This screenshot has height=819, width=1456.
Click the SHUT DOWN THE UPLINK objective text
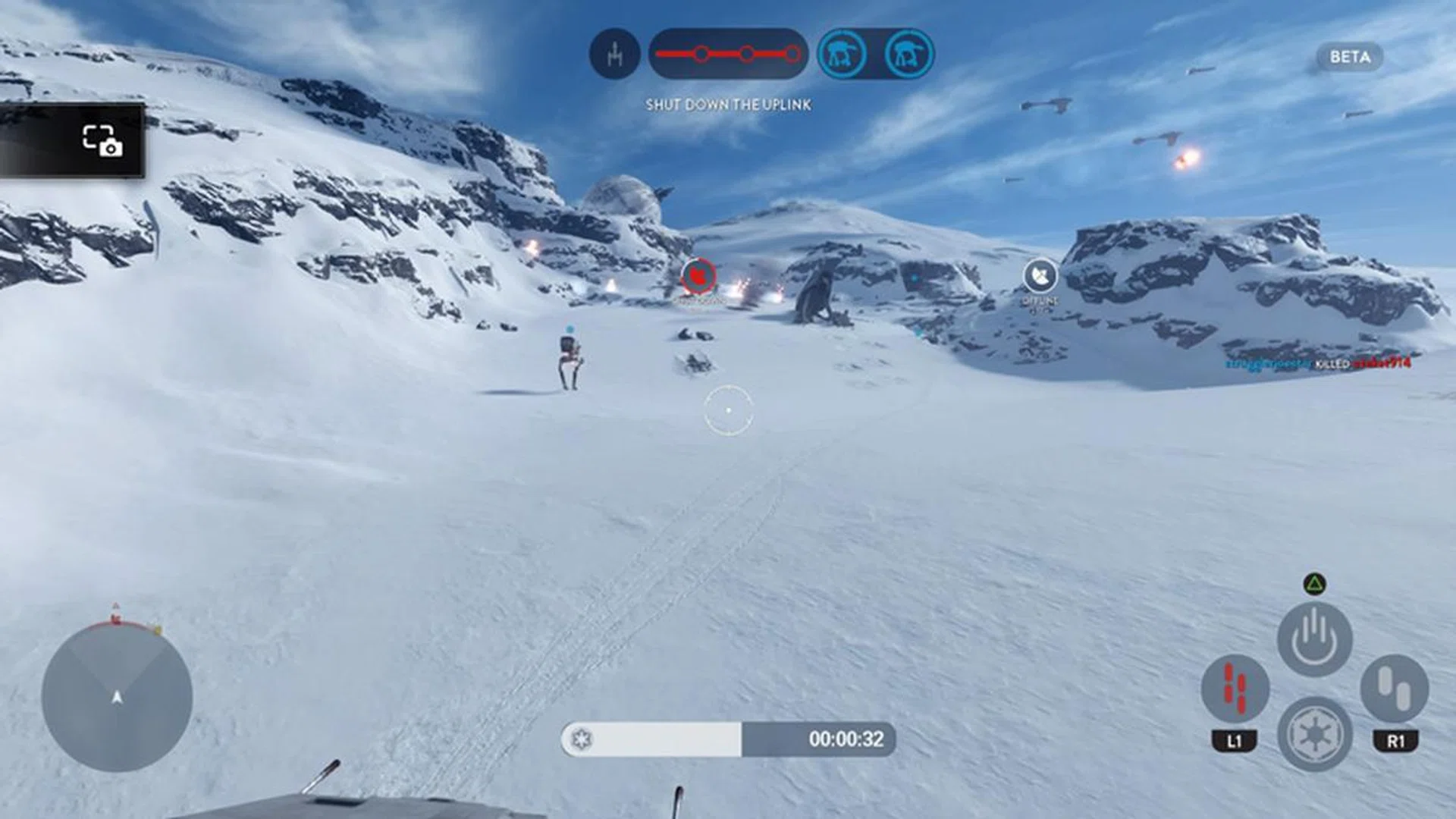pyautogui.click(x=730, y=105)
